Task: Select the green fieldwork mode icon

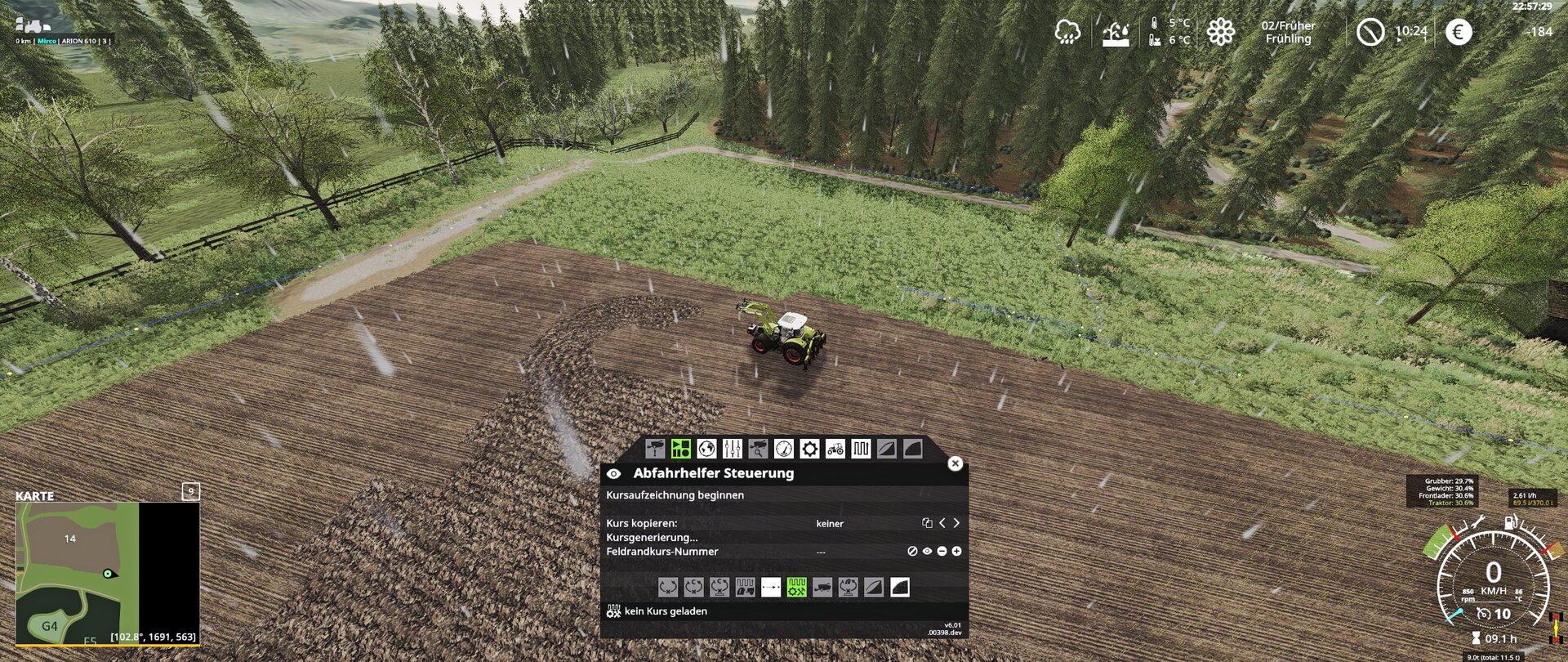Action: pos(796,588)
